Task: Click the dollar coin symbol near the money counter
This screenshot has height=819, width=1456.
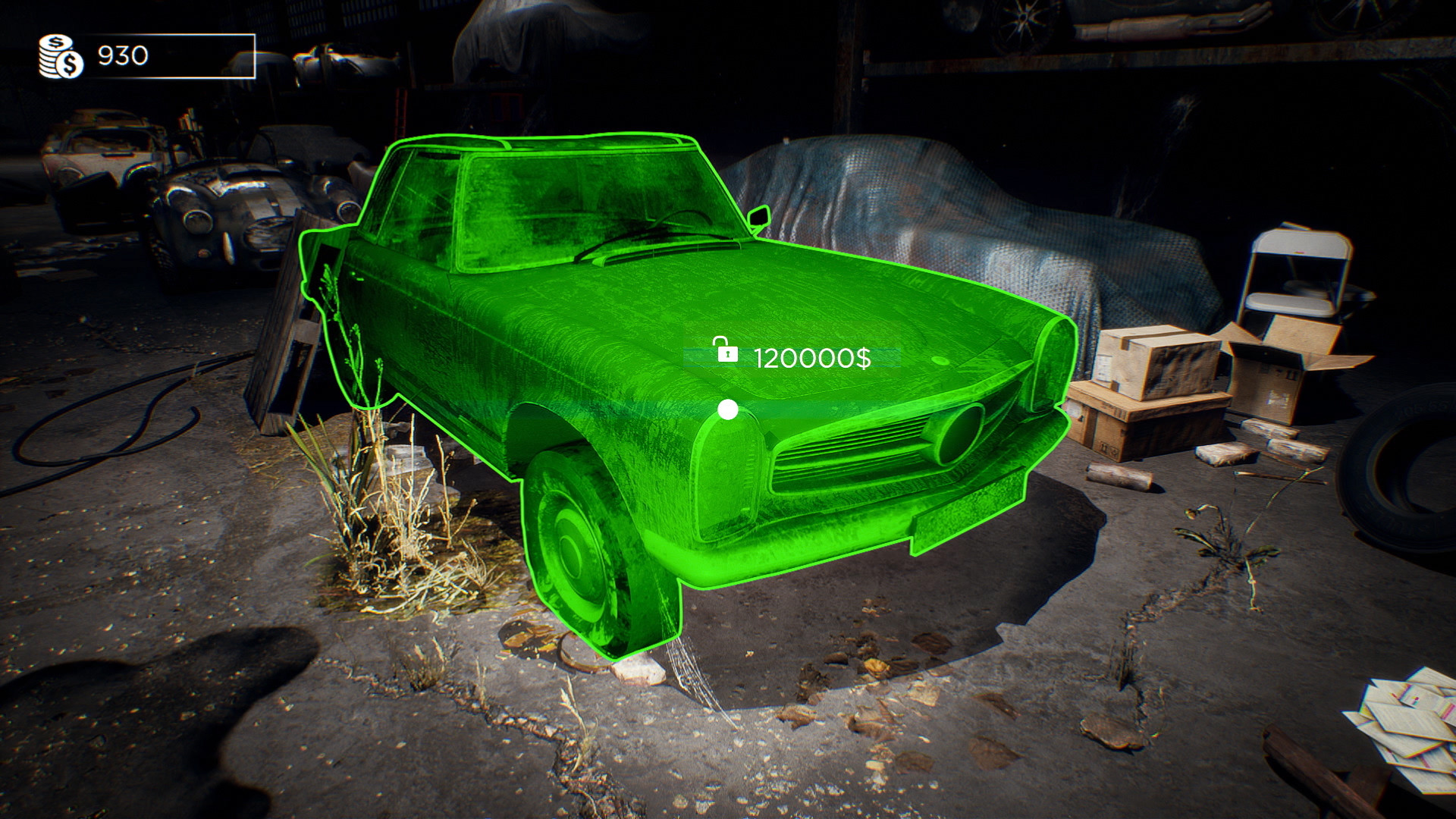Action: click(x=70, y=64)
